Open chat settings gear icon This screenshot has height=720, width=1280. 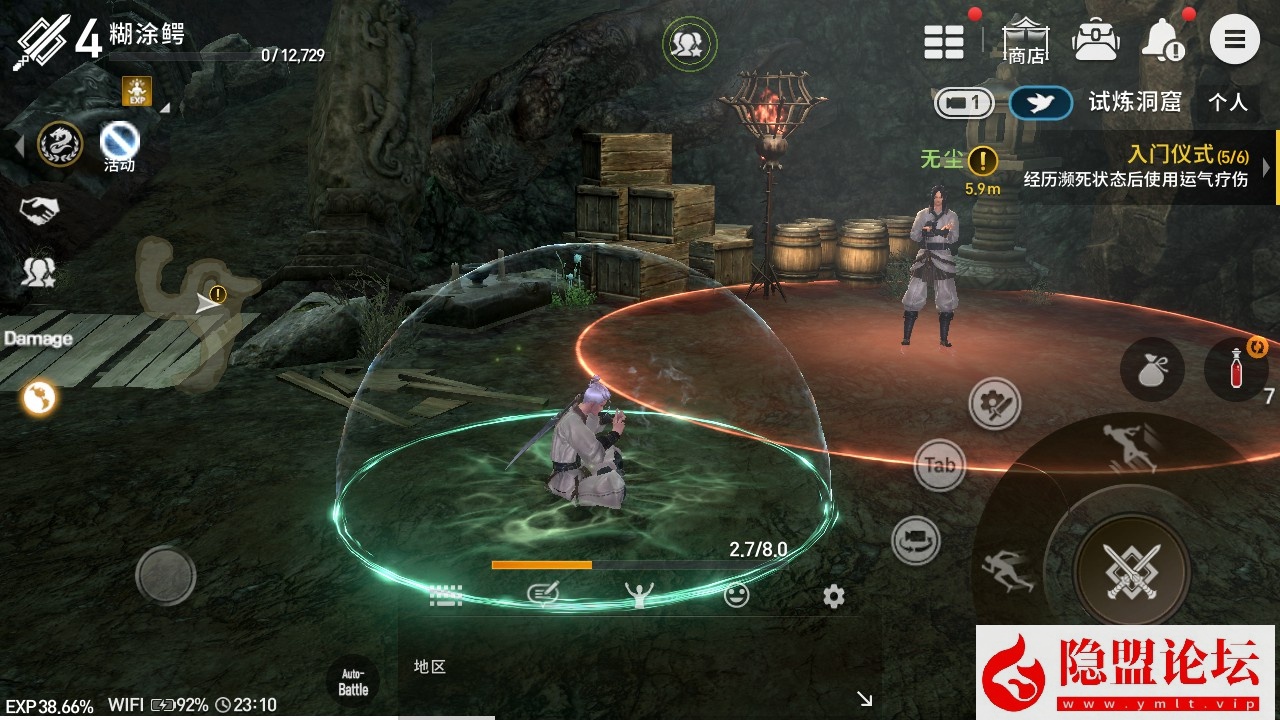[834, 597]
